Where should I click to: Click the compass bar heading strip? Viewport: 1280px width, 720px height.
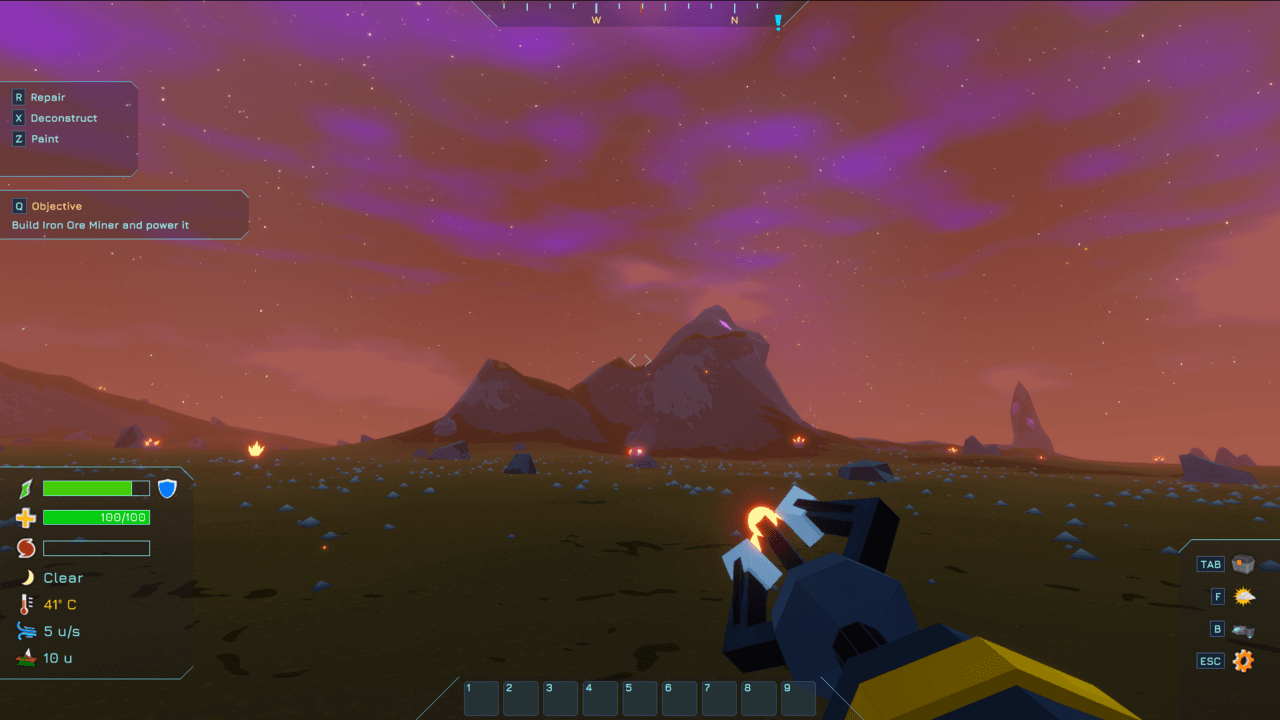coord(640,13)
